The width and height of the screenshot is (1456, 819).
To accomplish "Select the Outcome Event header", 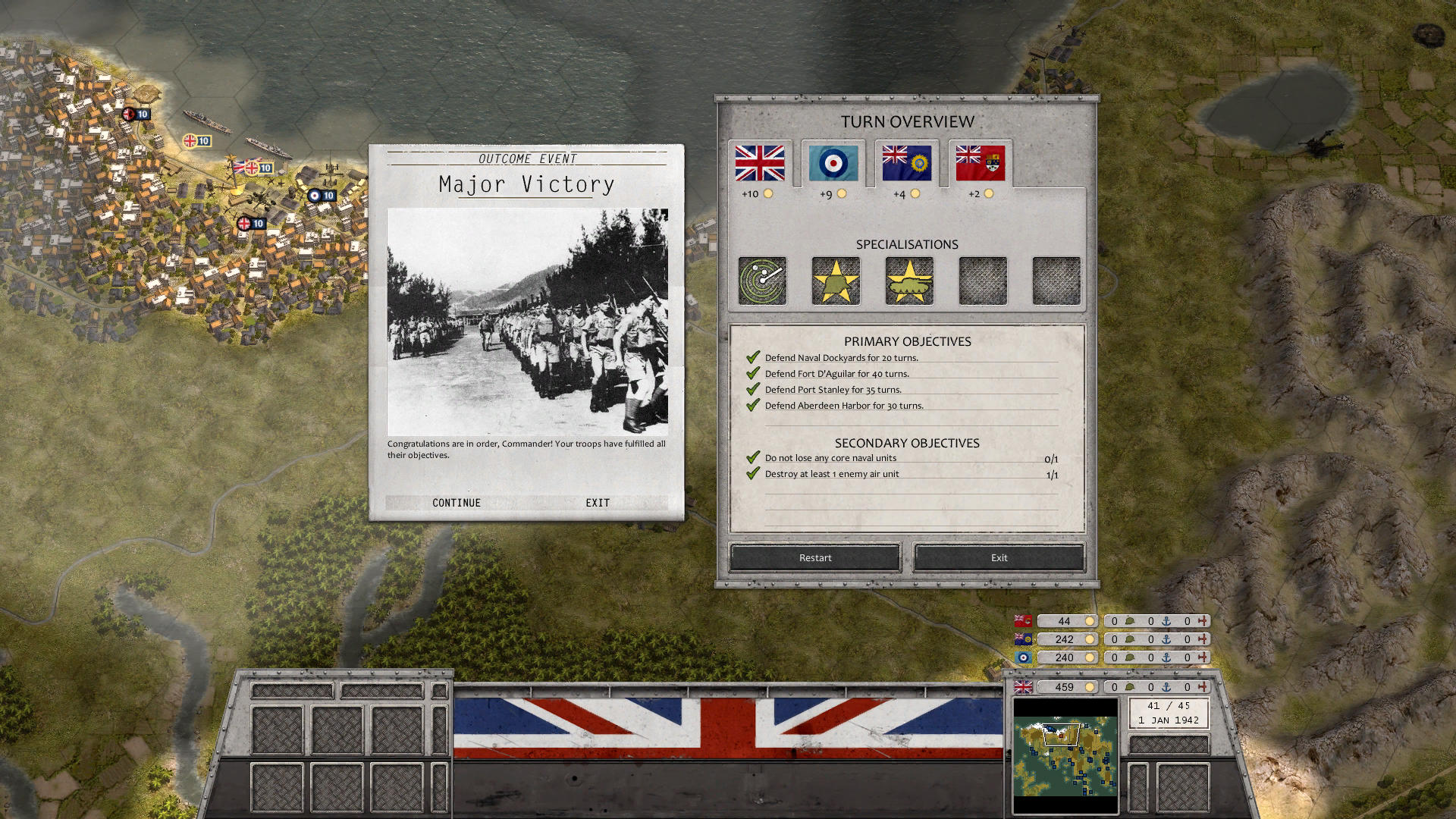I will pyautogui.click(x=526, y=159).
